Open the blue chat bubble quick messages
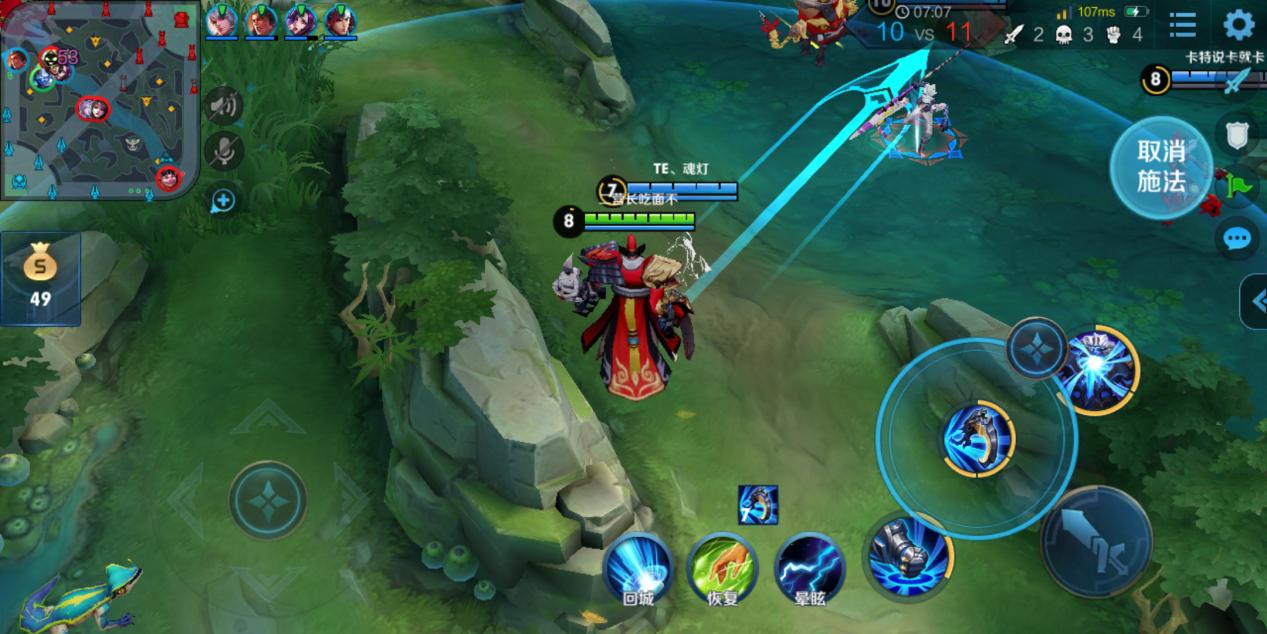The height and width of the screenshot is (634, 1267). click(1237, 239)
